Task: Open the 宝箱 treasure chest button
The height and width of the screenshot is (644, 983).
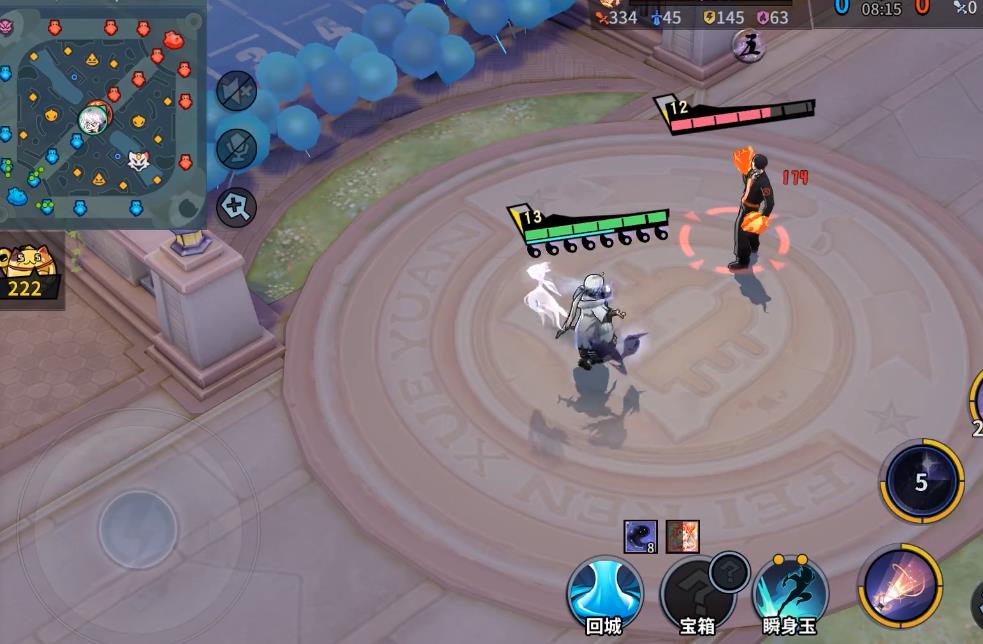Action: tap(697, 593)
